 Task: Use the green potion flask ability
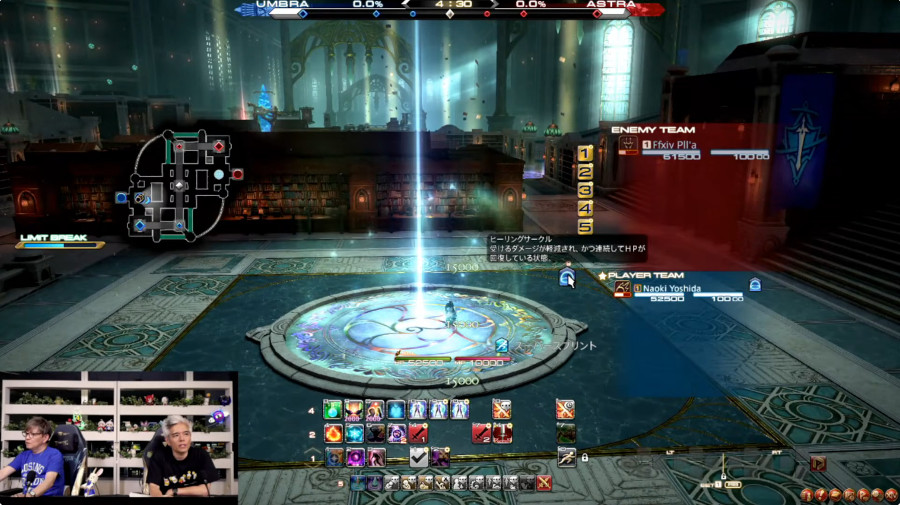332,409
